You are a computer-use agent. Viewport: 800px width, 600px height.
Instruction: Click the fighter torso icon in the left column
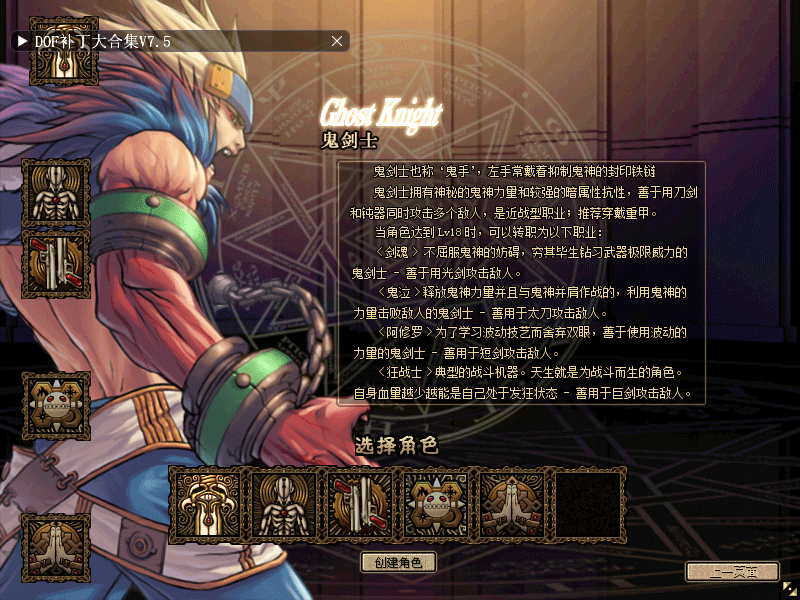56,193
